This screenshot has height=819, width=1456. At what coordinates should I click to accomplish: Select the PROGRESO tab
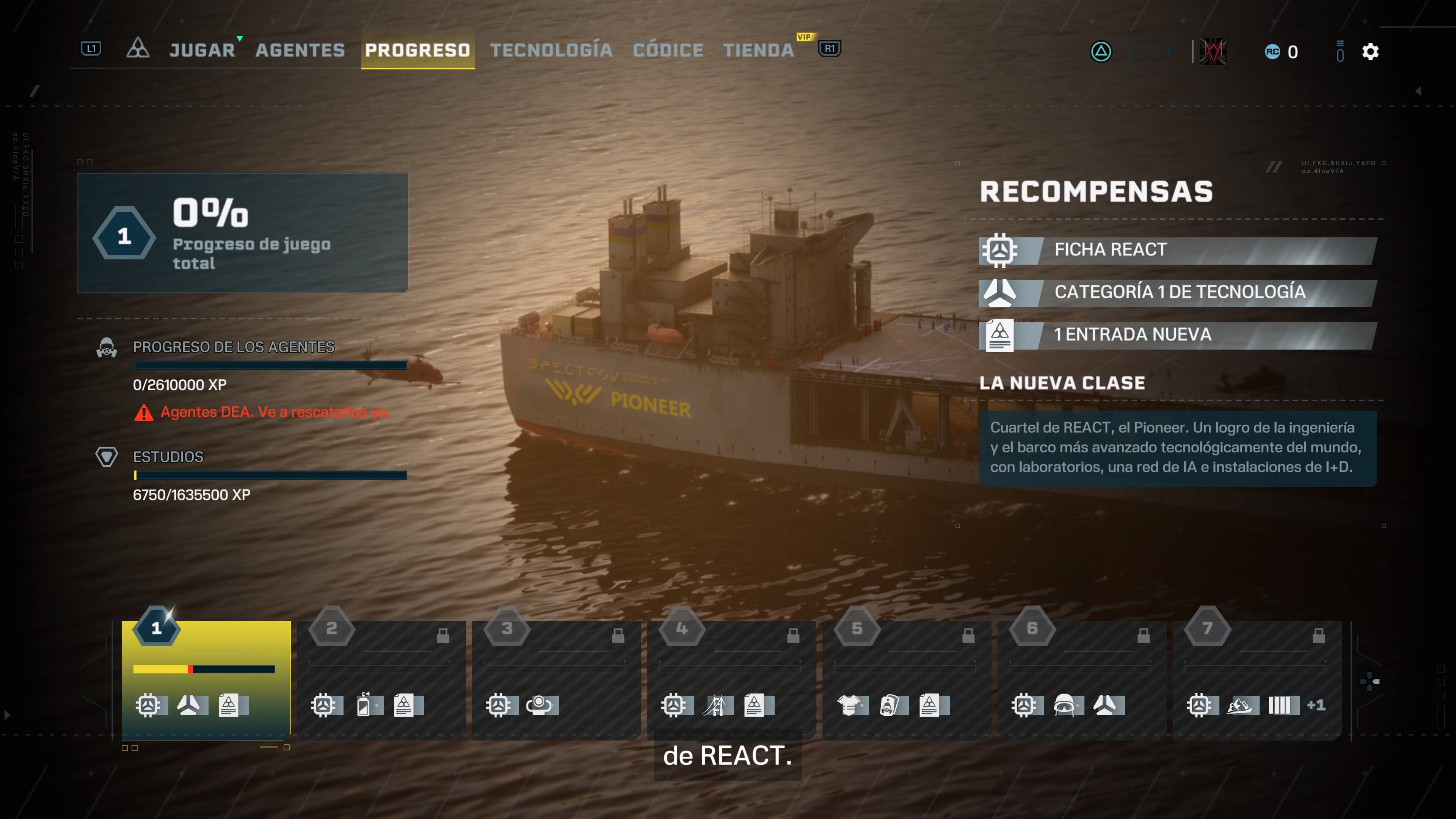click(417, 50)
